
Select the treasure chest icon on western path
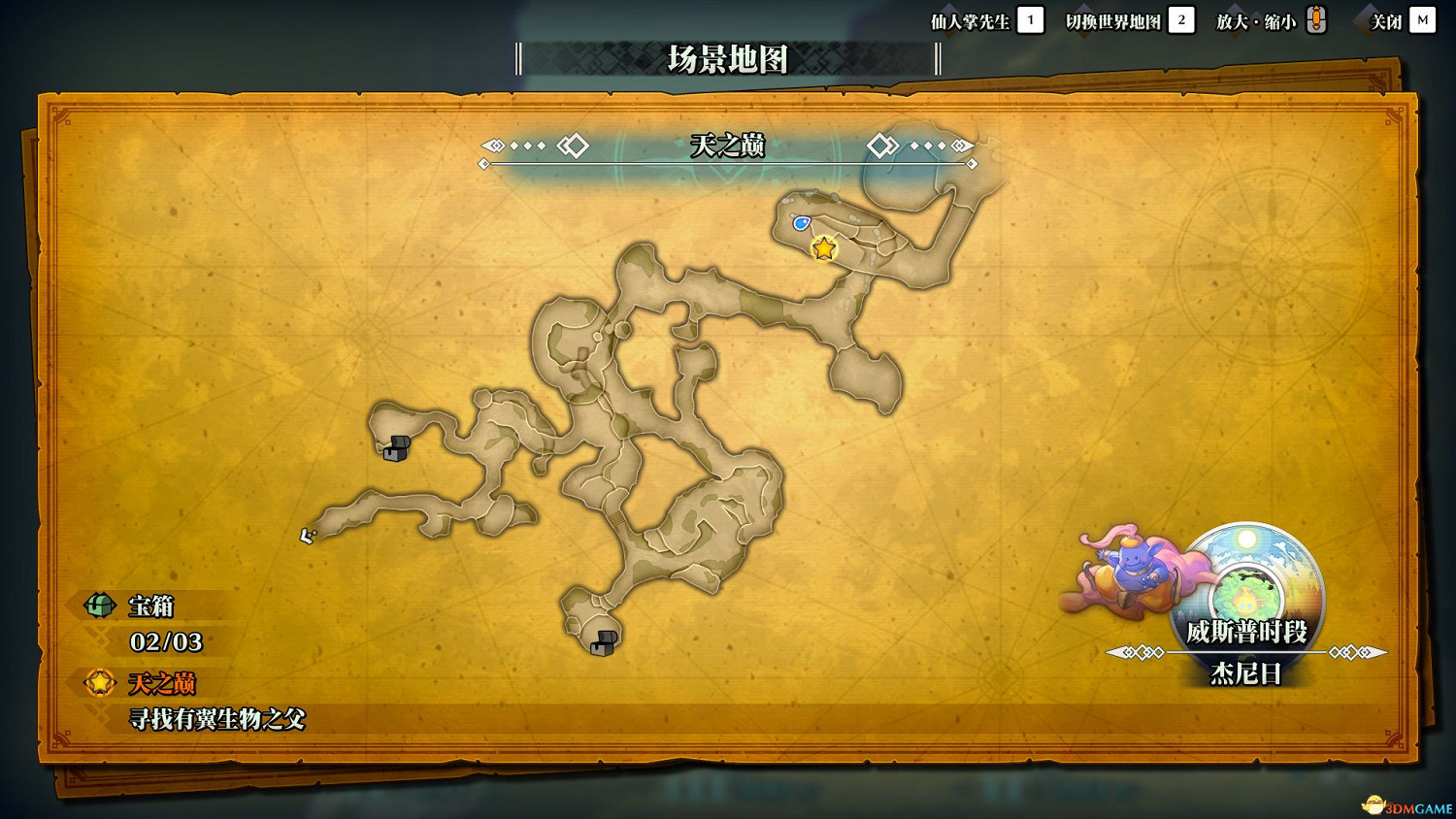[396, 448]
